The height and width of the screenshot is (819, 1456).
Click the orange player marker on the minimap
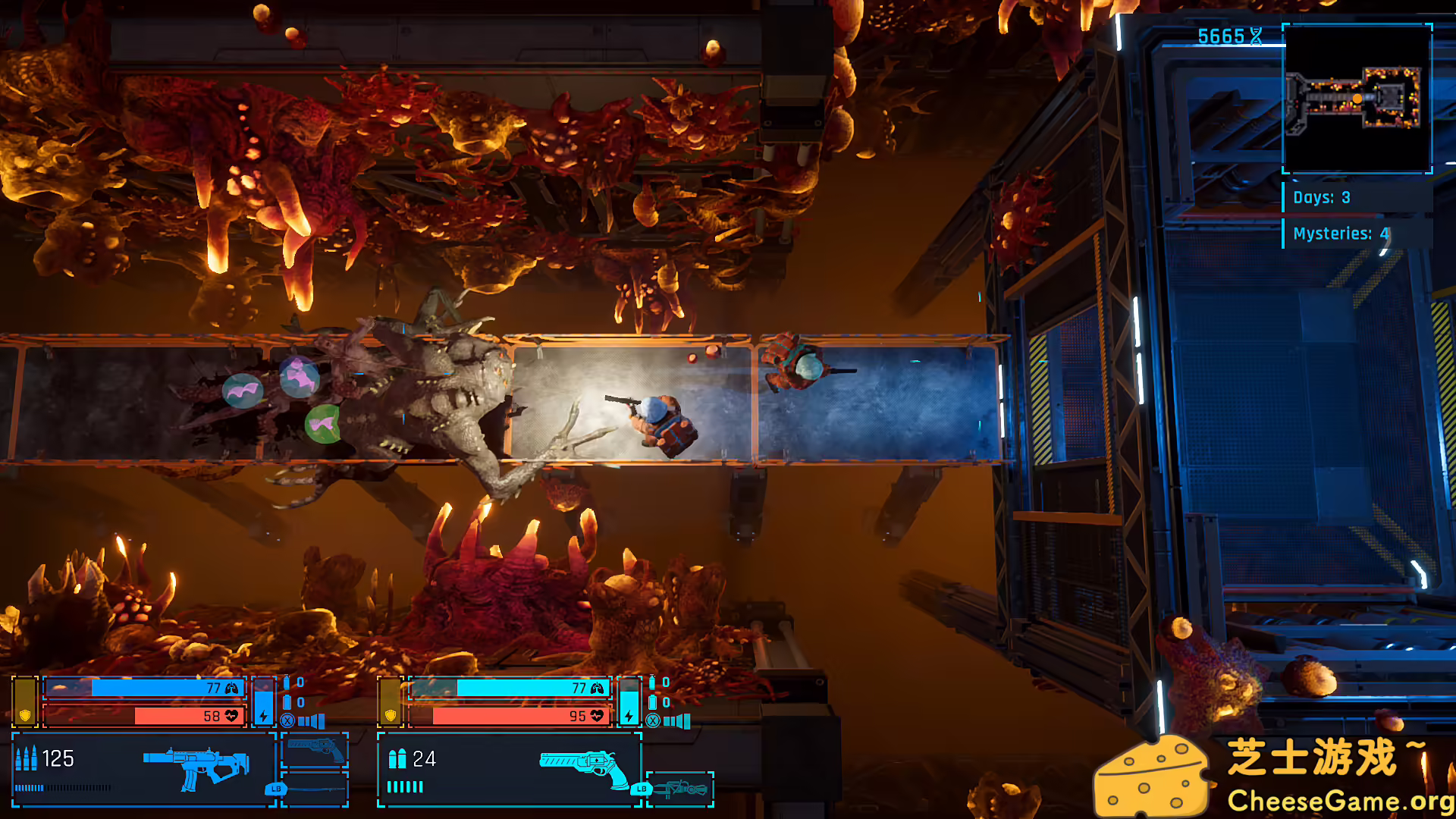pos(1358,99)
